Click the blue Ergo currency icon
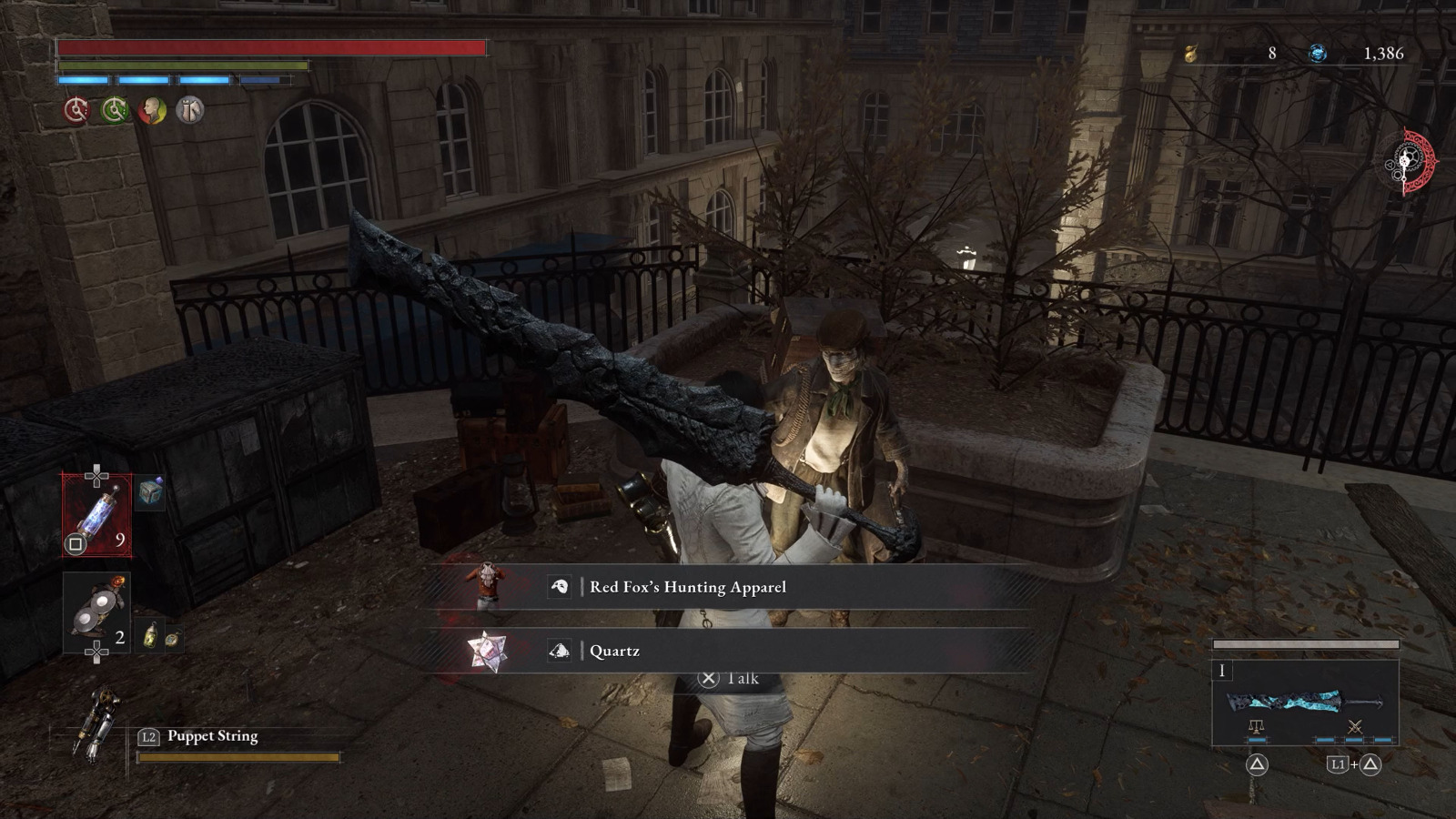 pos(1317,54)
